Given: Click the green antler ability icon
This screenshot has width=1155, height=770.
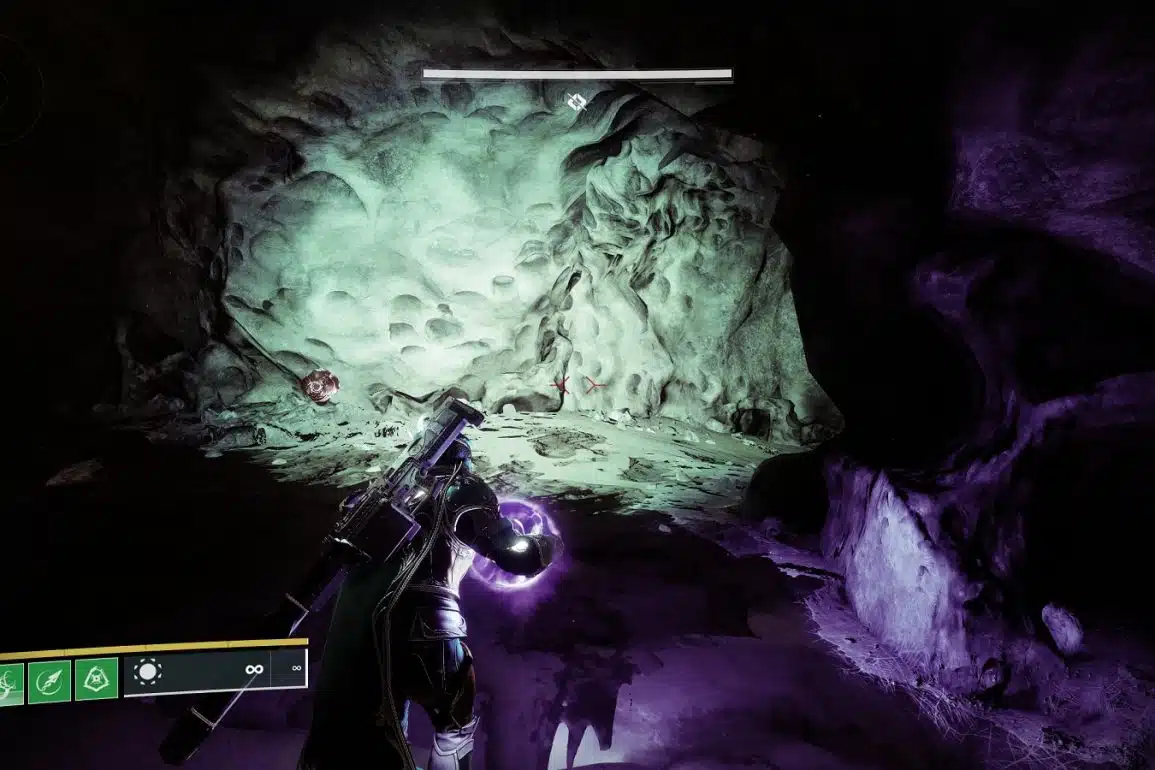Looking at the screenshot, I should tap(10, 682).
